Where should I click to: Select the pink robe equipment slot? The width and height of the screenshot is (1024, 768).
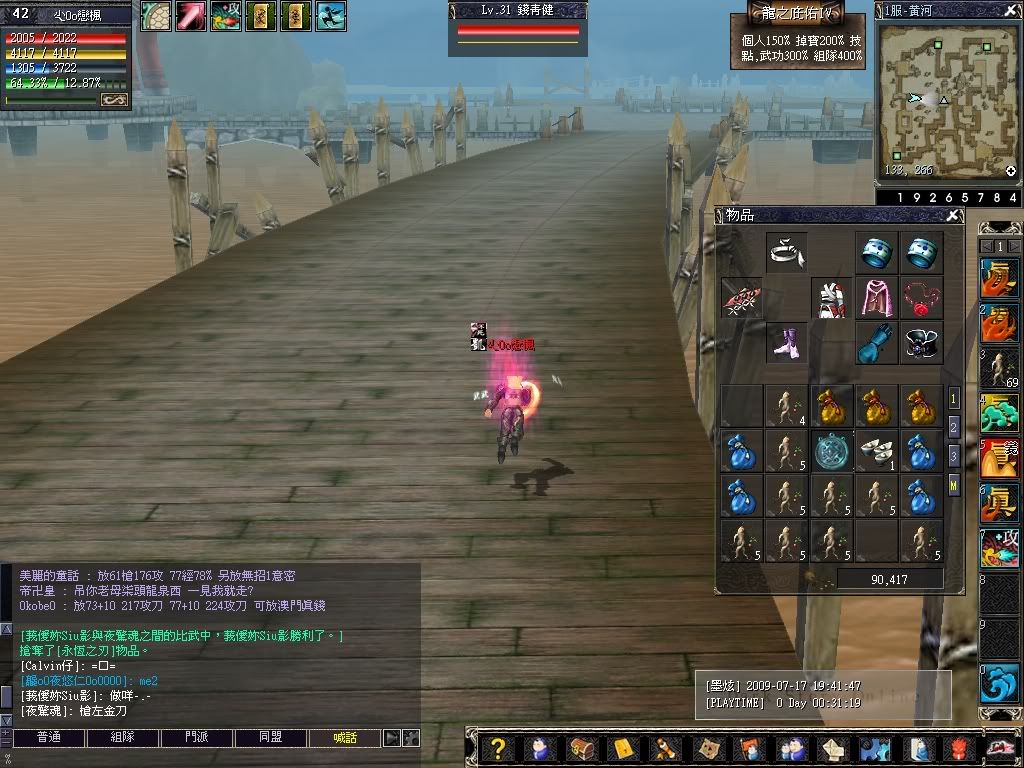876,298
